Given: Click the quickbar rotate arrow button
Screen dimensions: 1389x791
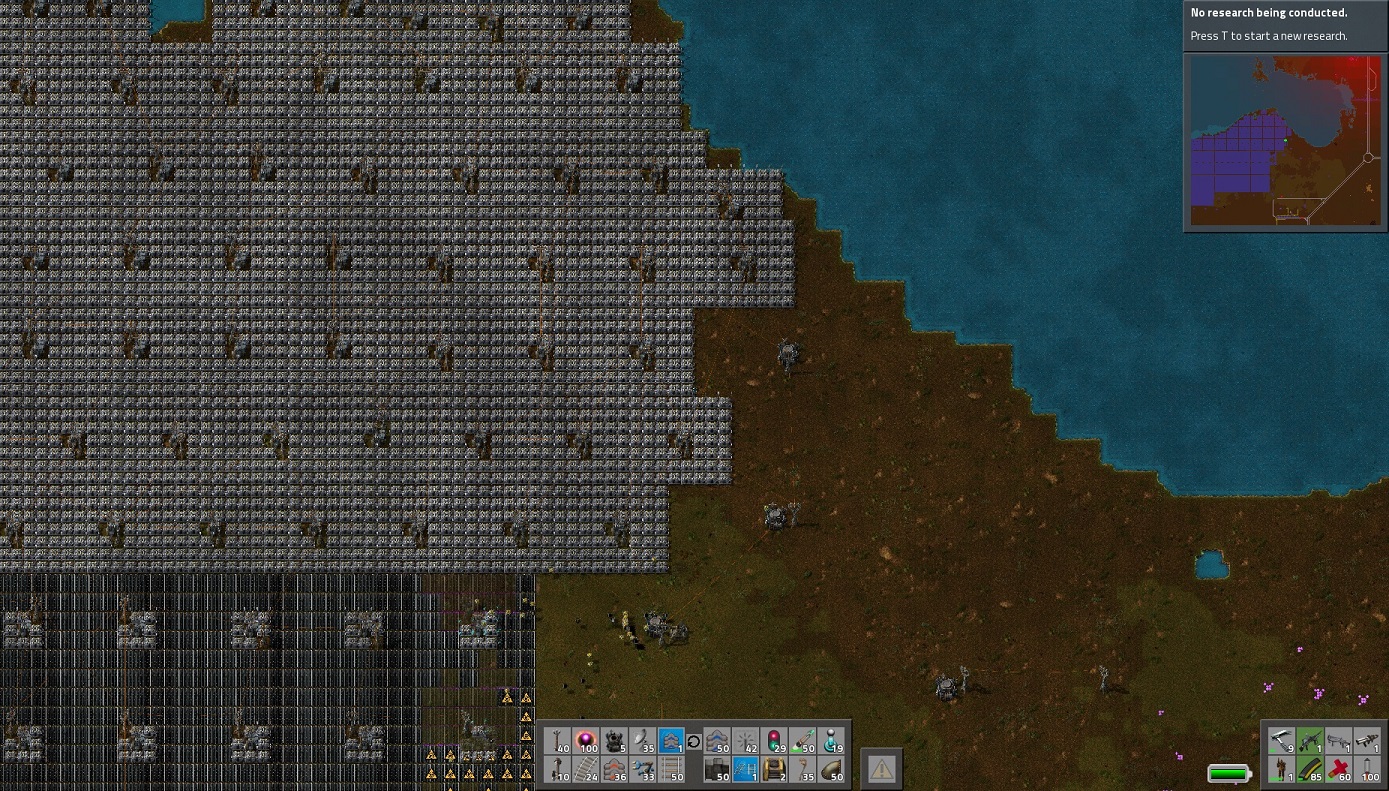Looking at the screenshot, I should coord(694,741).
